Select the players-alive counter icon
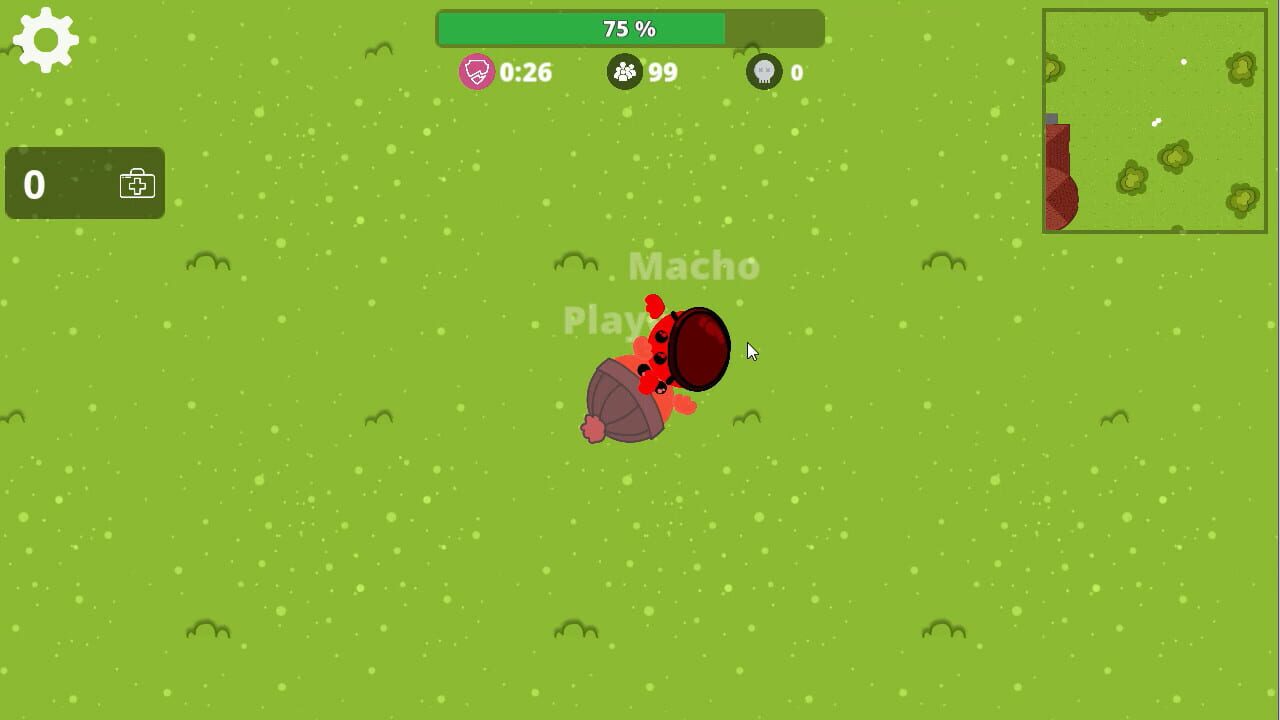This screenshot has width=1280, height=720. [x=624, y=71]
